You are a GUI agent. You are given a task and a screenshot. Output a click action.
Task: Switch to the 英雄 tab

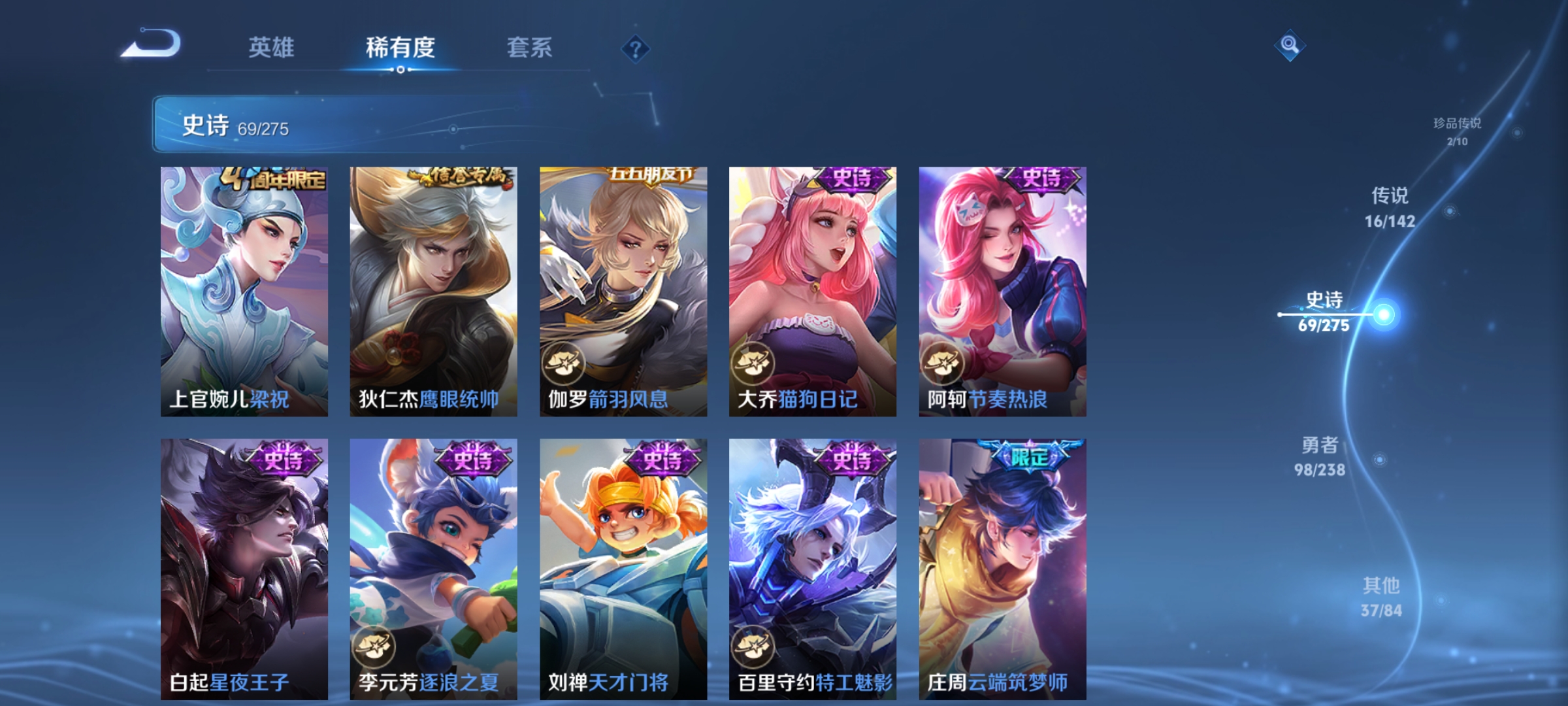(x=273, y=47)
